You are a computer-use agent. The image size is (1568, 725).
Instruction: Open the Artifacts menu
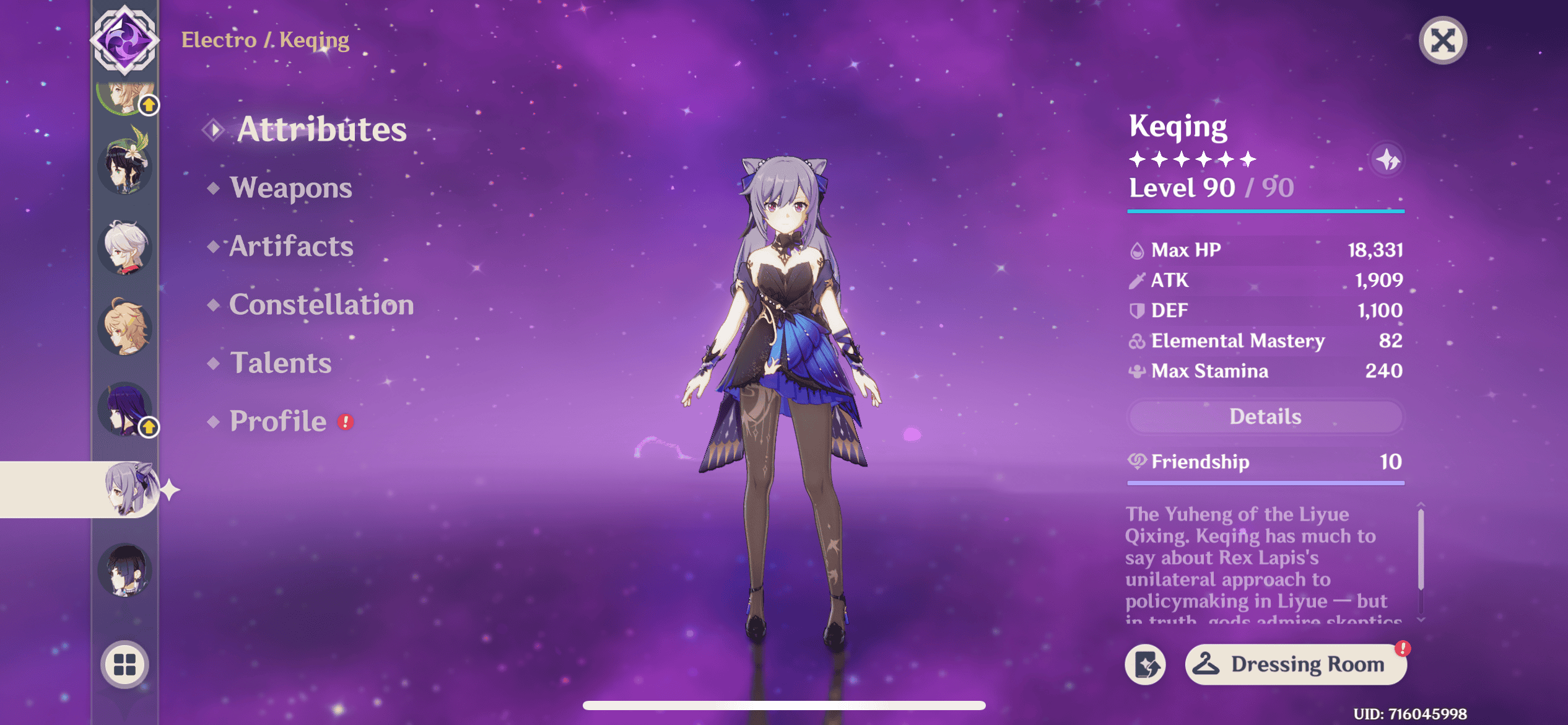pyautogui.click(x=291, y=247)
